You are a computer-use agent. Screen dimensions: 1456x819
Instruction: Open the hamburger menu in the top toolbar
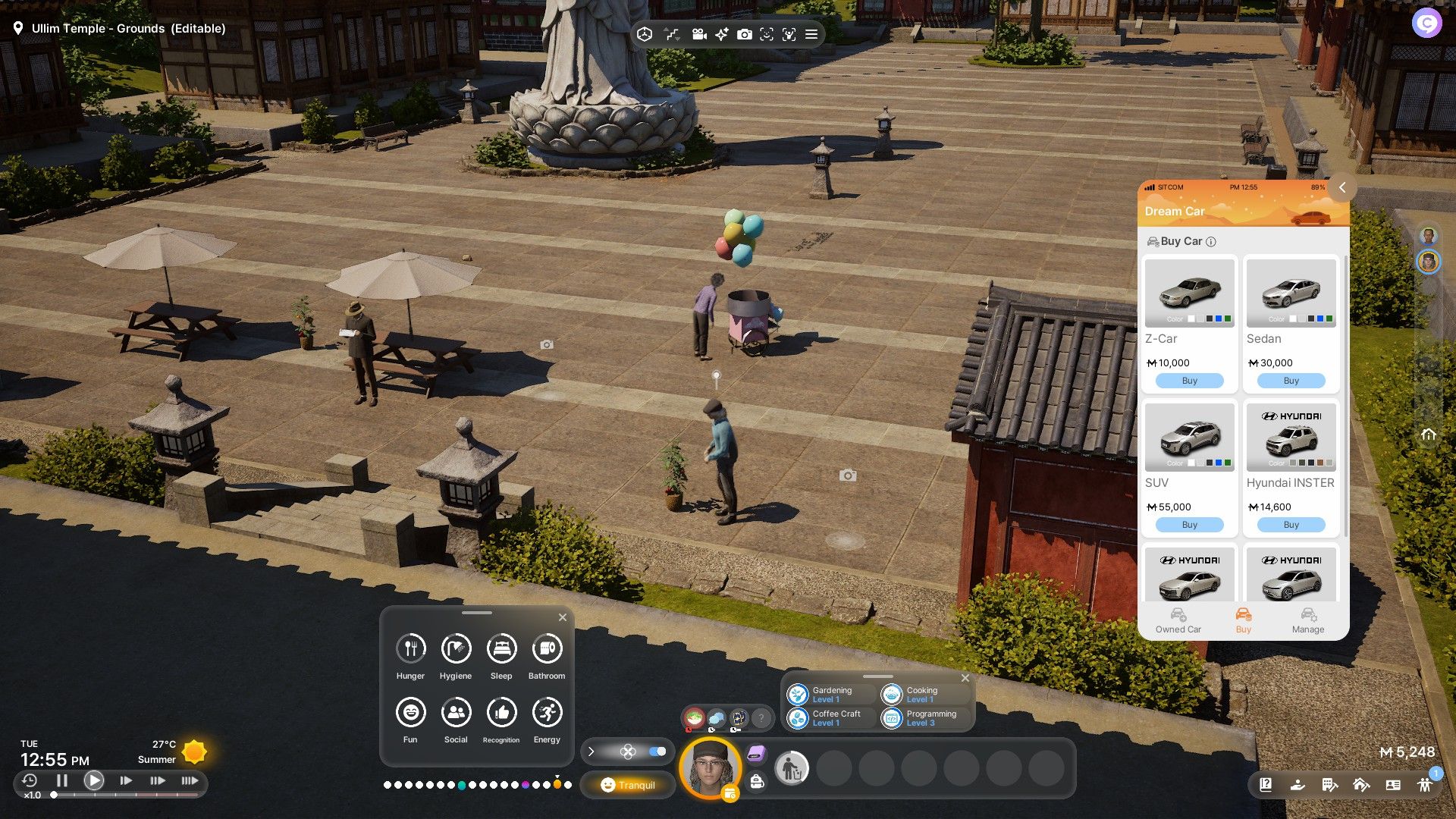coord(811,34)
